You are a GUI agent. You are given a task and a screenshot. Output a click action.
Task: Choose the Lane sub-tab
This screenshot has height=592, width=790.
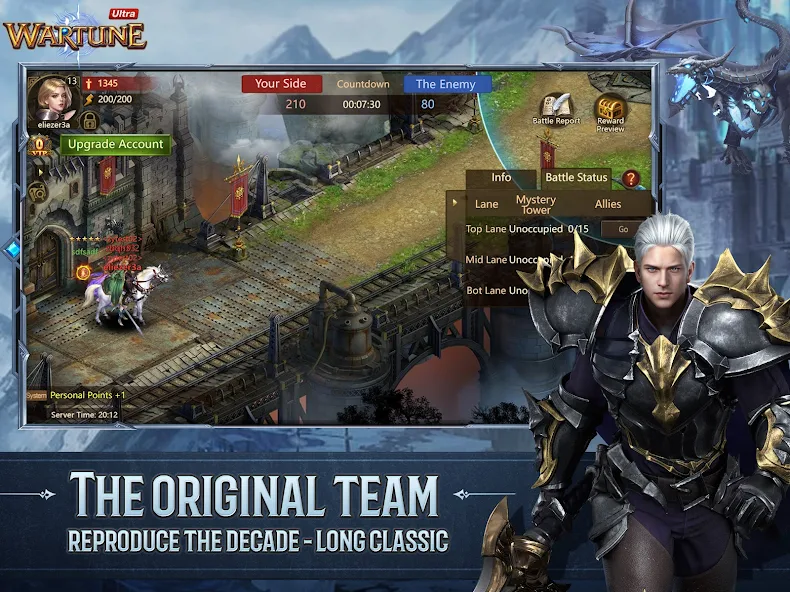coord(487,204)
